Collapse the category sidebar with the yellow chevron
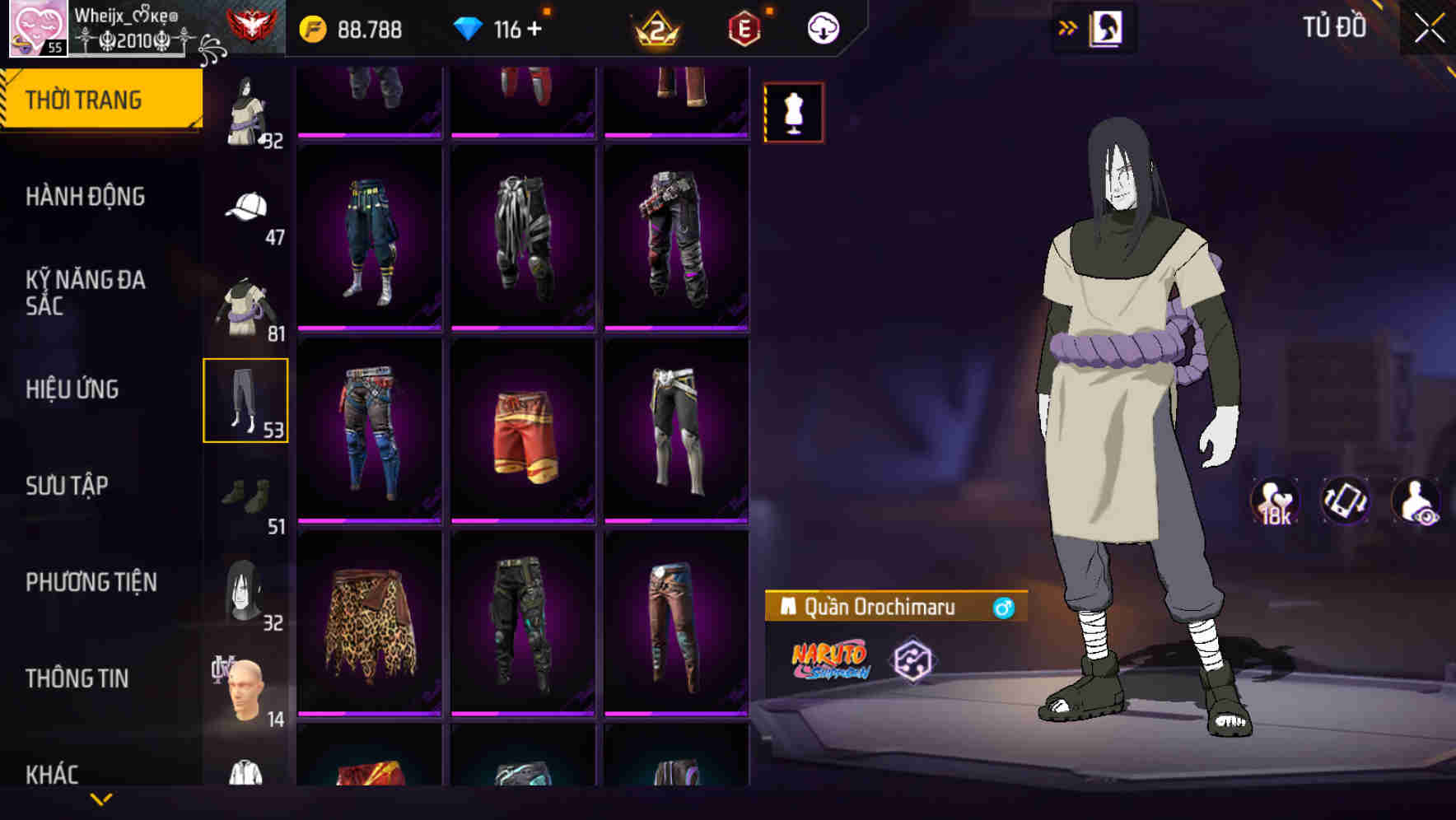Viewport: 1456px width, 820px height. point(101,800)
